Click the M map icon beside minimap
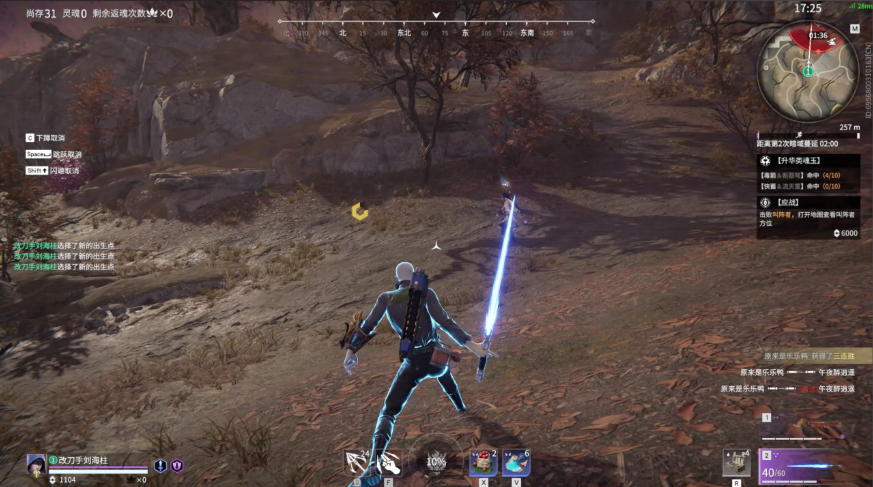This screenshot has width=873, height=487. pos(854,29)
